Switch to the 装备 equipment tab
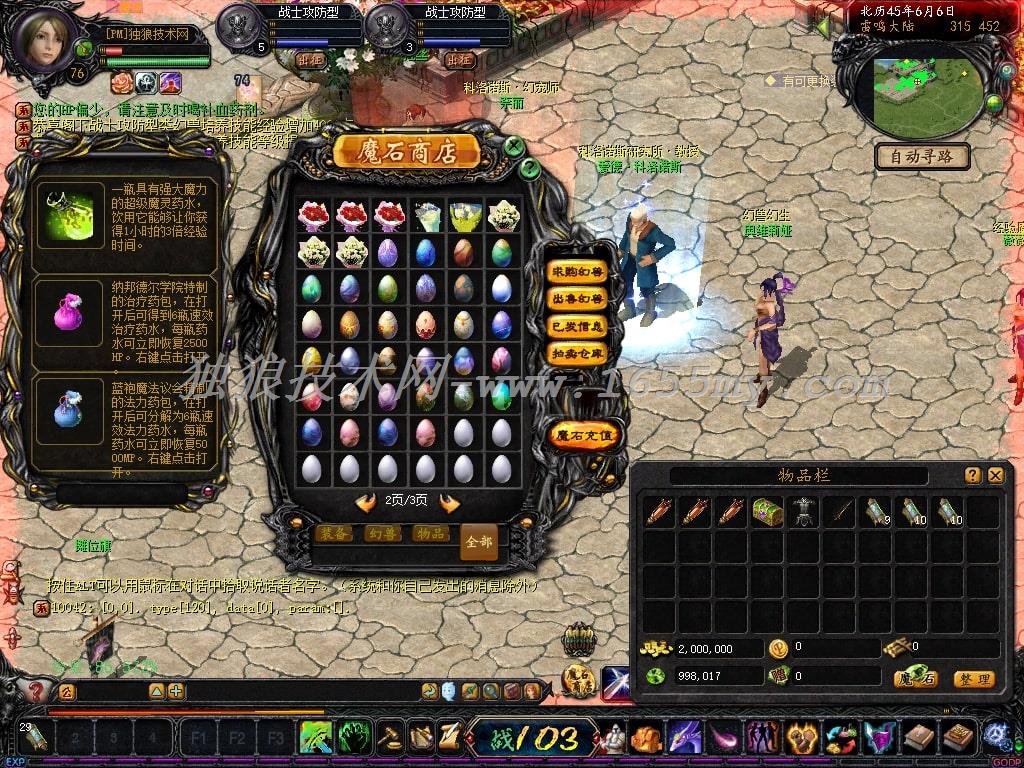This screenshot has width=1024, height=768. (x=333, y=534)
